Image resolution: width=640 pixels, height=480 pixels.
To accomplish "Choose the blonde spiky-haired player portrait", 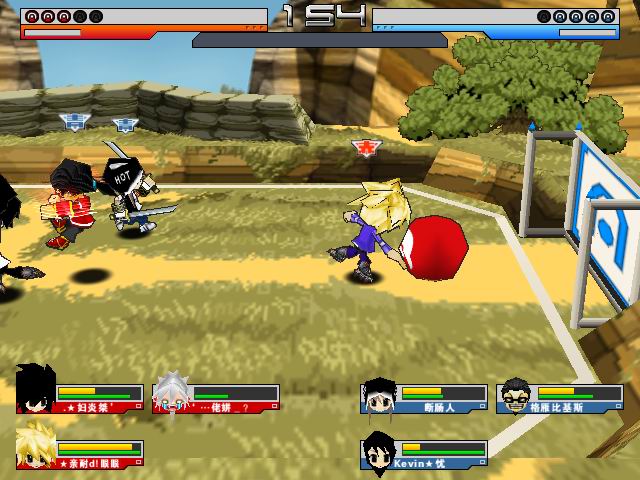I will tap(37, 449).
